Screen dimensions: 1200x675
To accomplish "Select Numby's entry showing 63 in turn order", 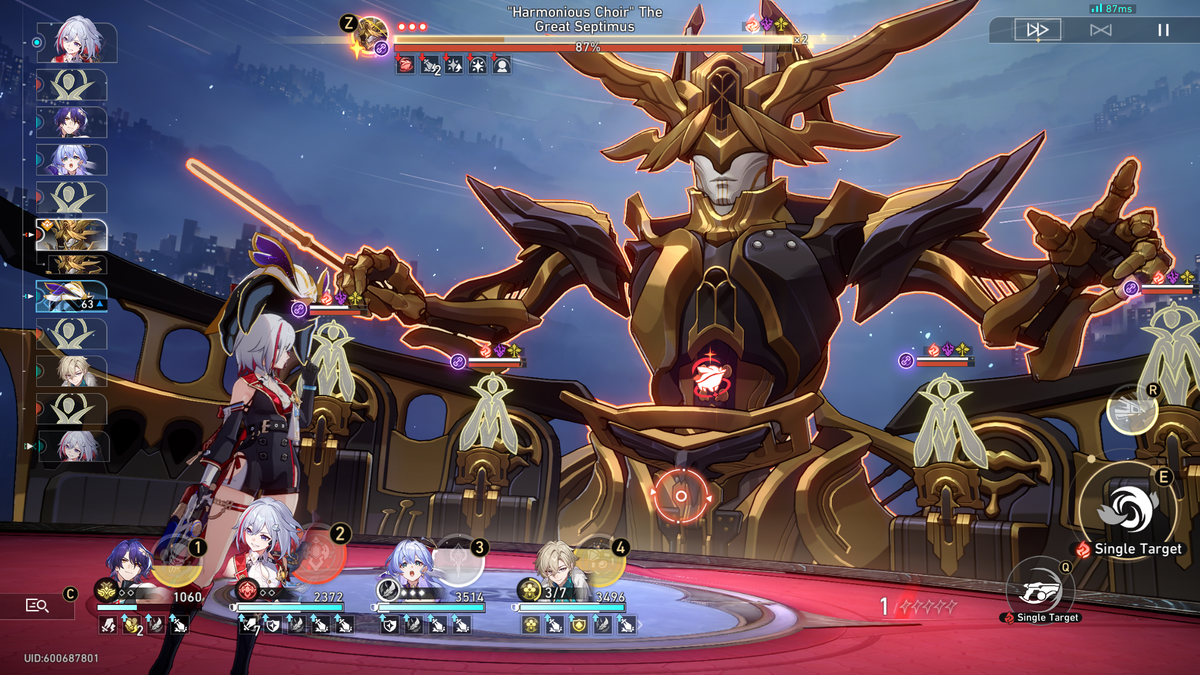I will coord(72,296).
